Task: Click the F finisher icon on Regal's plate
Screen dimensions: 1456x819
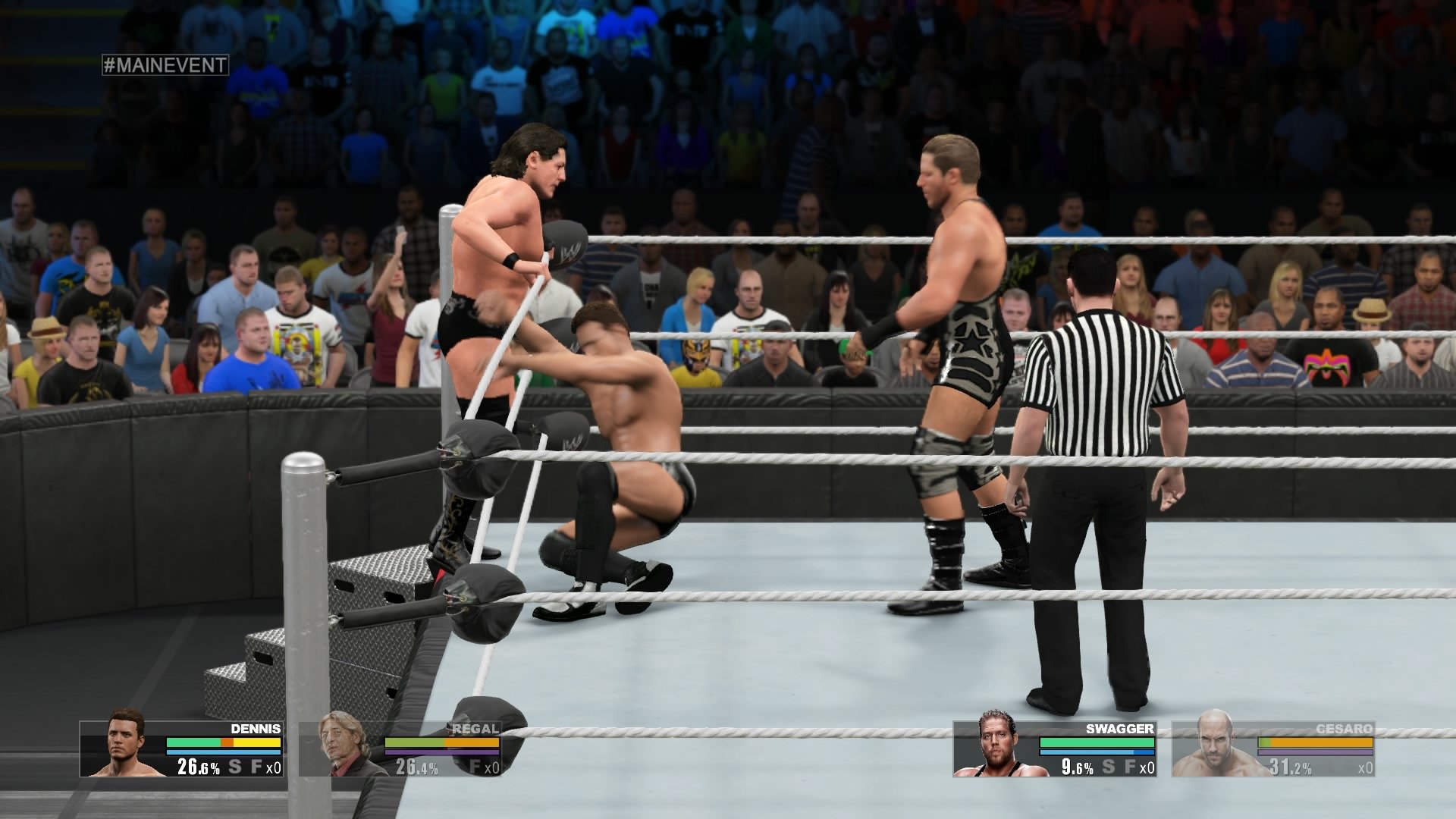Action: coord(475,767)
